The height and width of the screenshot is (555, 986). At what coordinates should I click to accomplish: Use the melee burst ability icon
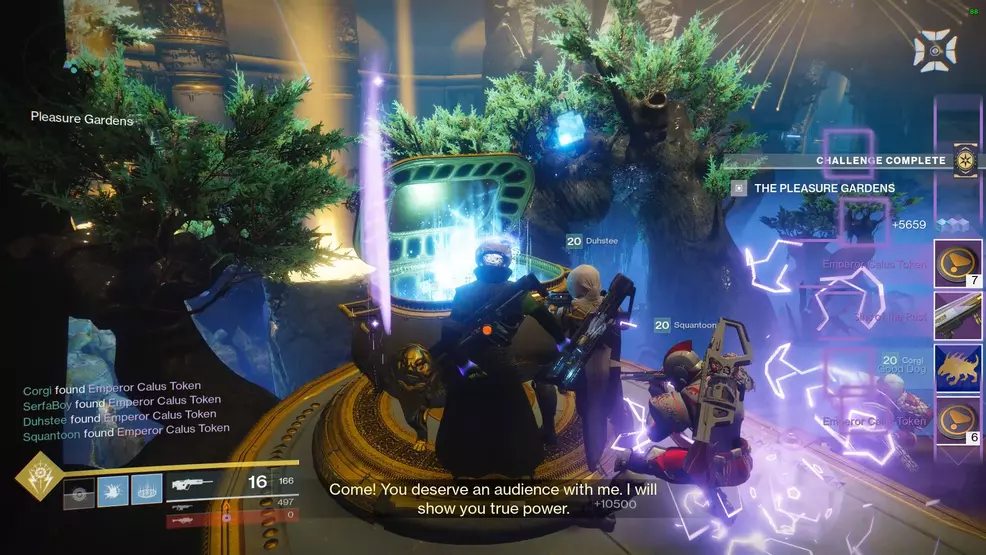point(113,490)
